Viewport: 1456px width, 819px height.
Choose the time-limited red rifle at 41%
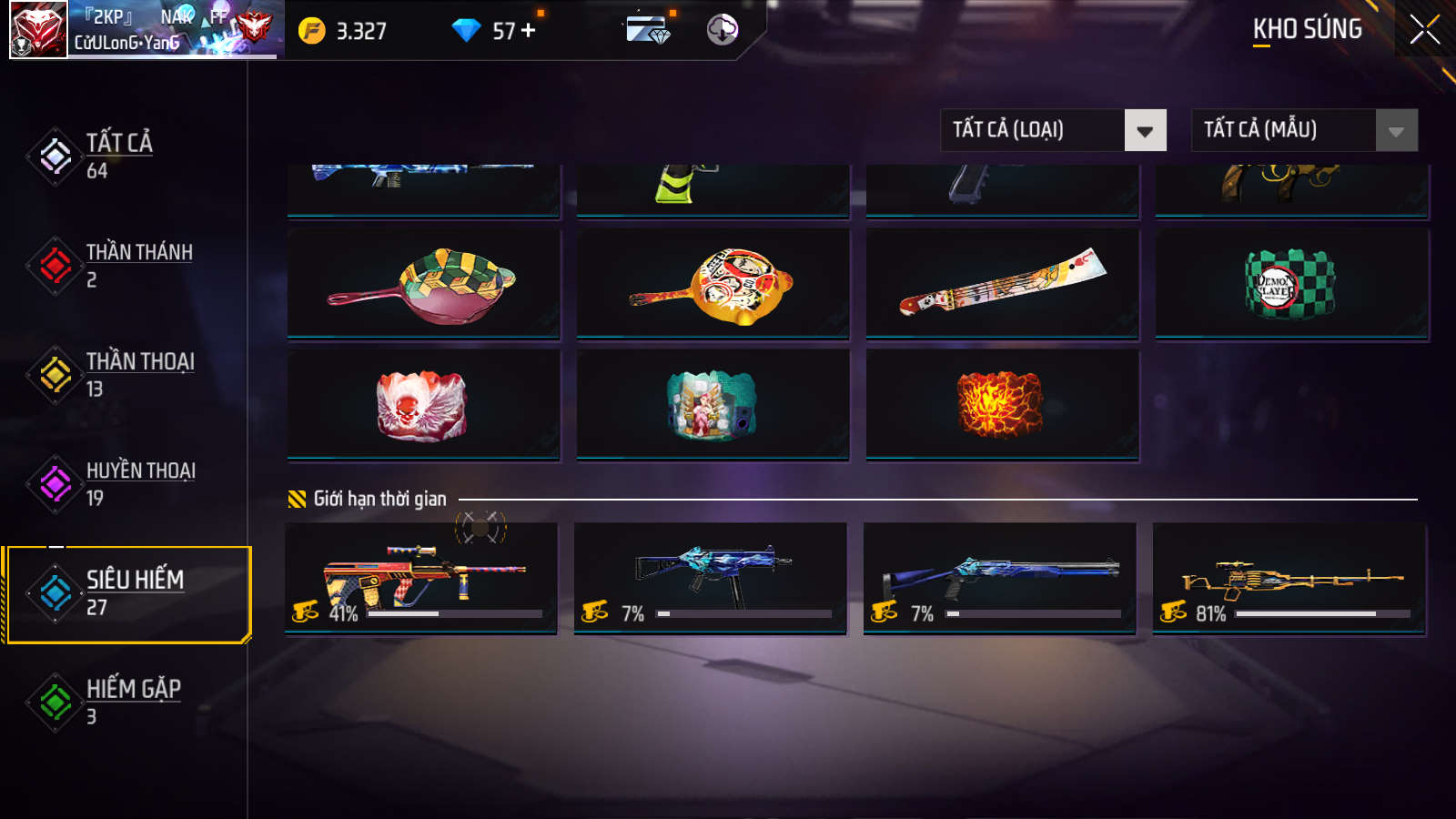click(421, 577)
